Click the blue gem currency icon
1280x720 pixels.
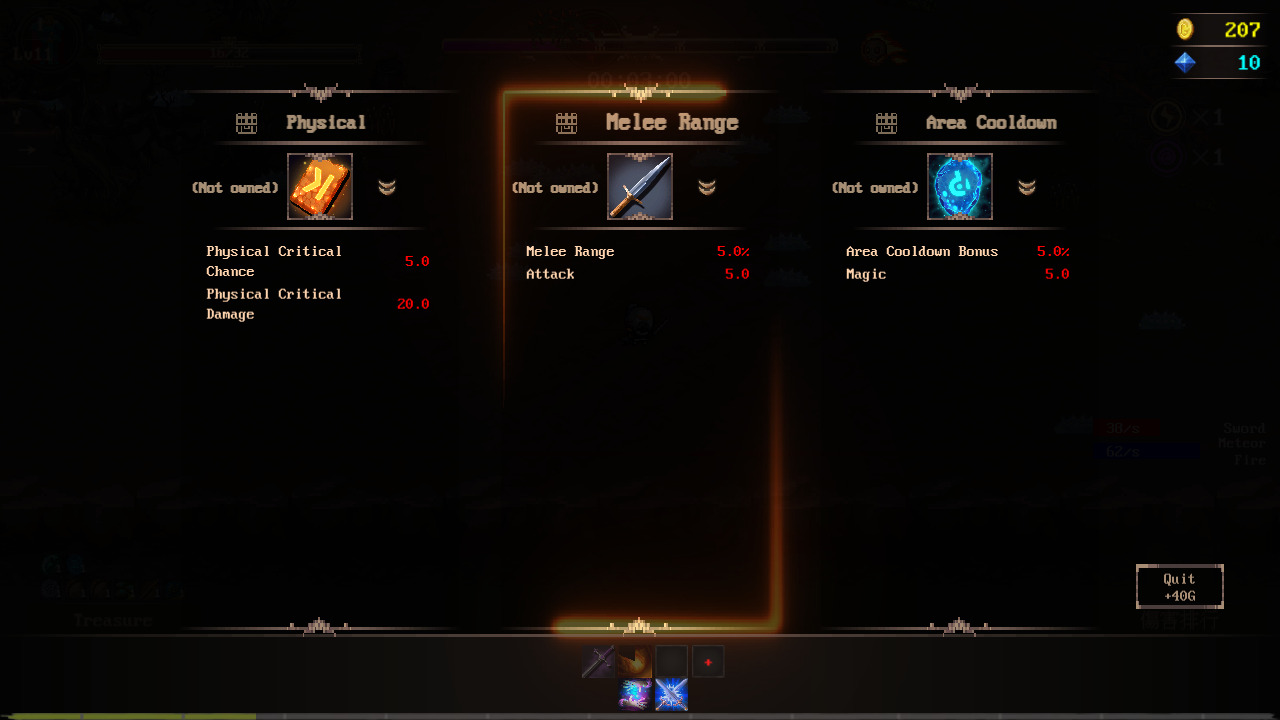pos(1186,63)
